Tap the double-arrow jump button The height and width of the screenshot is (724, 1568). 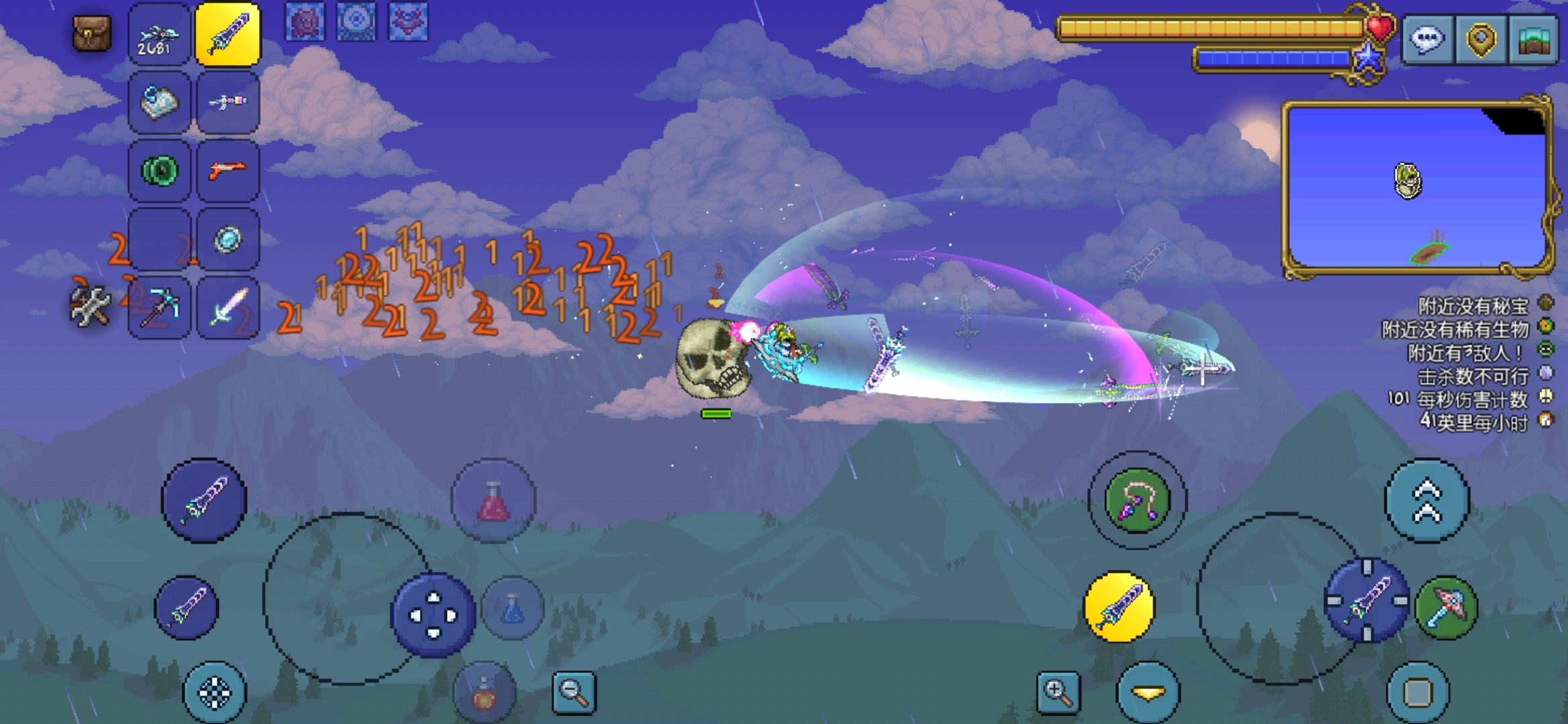click(x=1427, y=500)
